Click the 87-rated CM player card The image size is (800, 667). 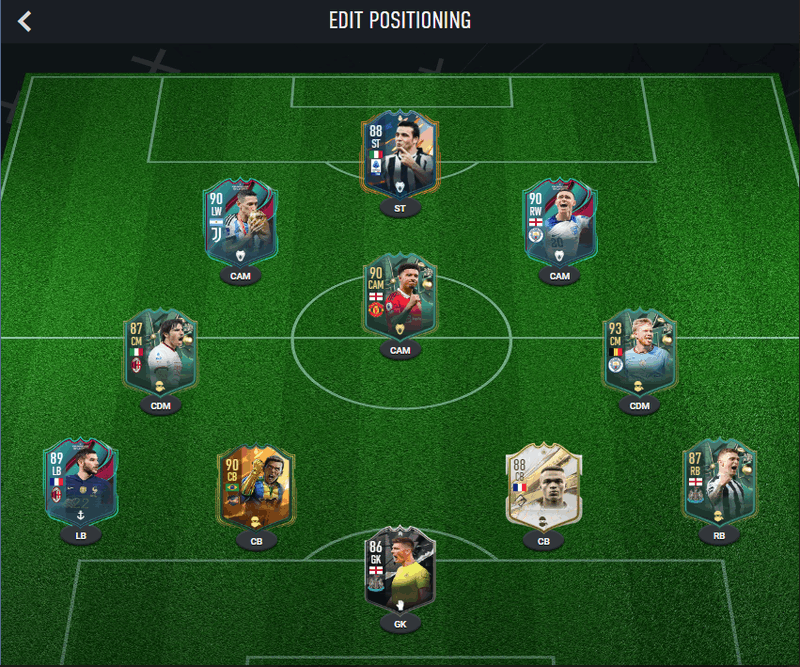[x=160, y=351]
